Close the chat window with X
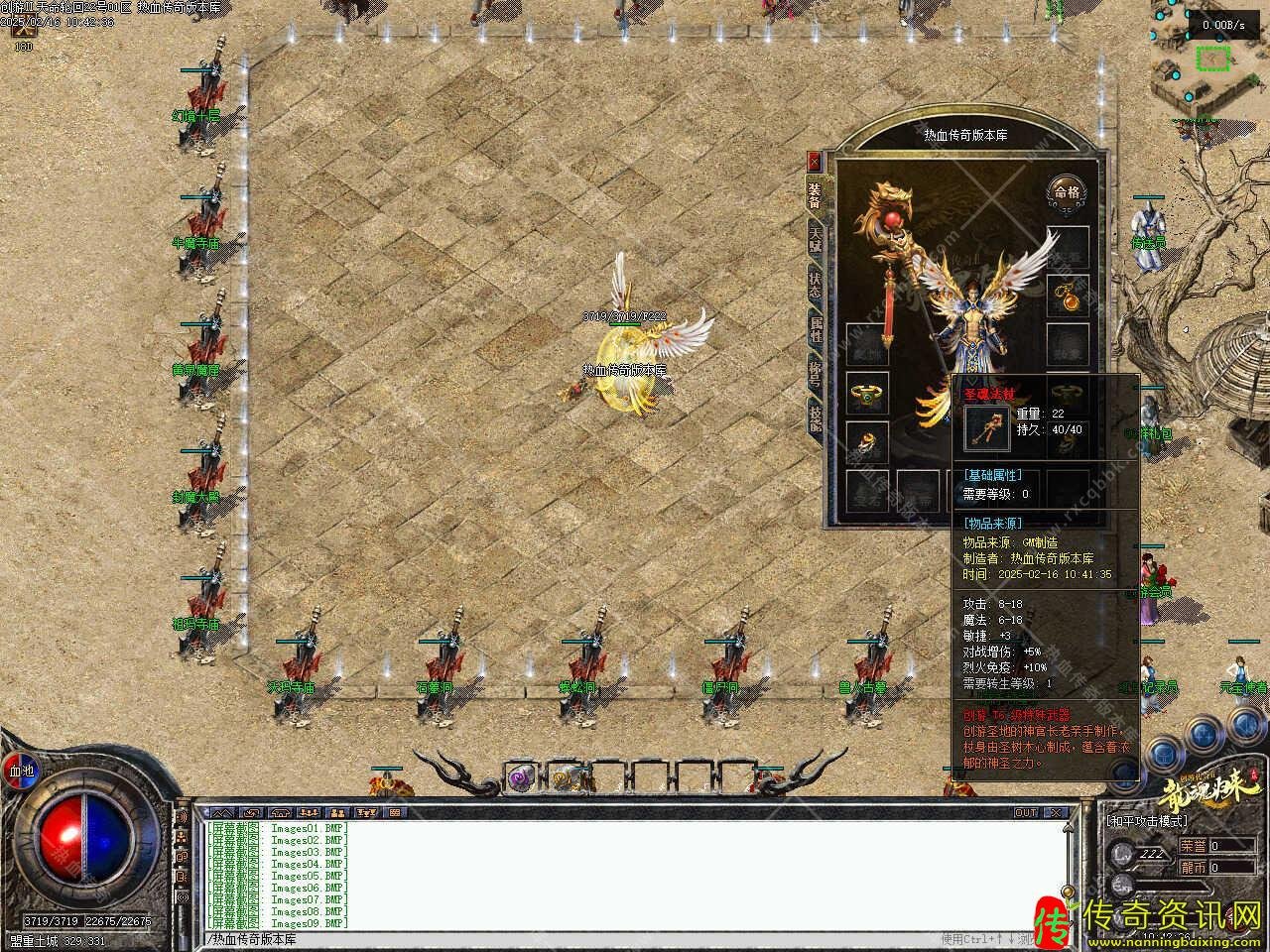The height and width of the screenshot is (952, 1270). click(1055, 812)
